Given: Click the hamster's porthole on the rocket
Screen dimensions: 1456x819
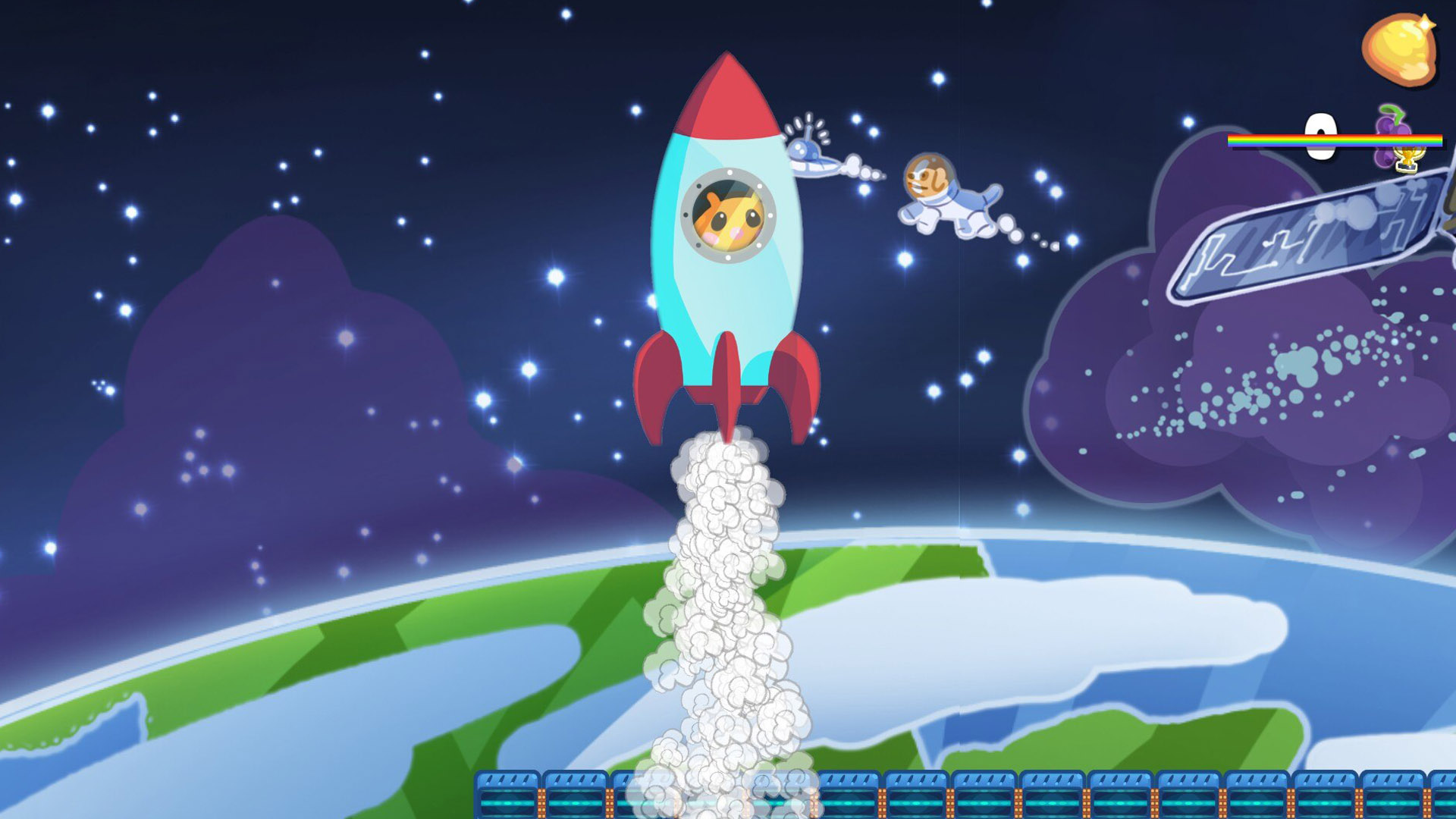Looking at the screenshot, I should (x=726, y=216).
